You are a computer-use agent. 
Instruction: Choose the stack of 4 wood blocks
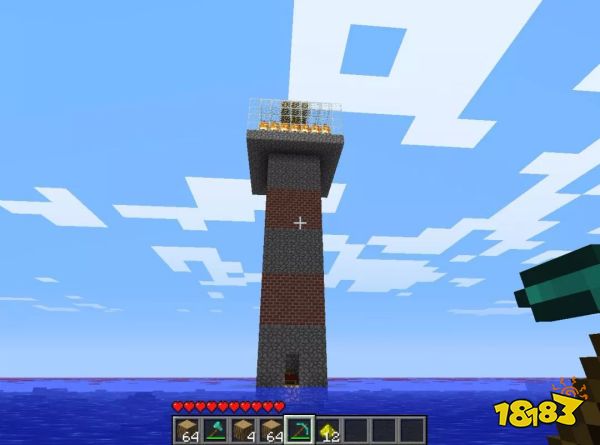tap(243, 430)
